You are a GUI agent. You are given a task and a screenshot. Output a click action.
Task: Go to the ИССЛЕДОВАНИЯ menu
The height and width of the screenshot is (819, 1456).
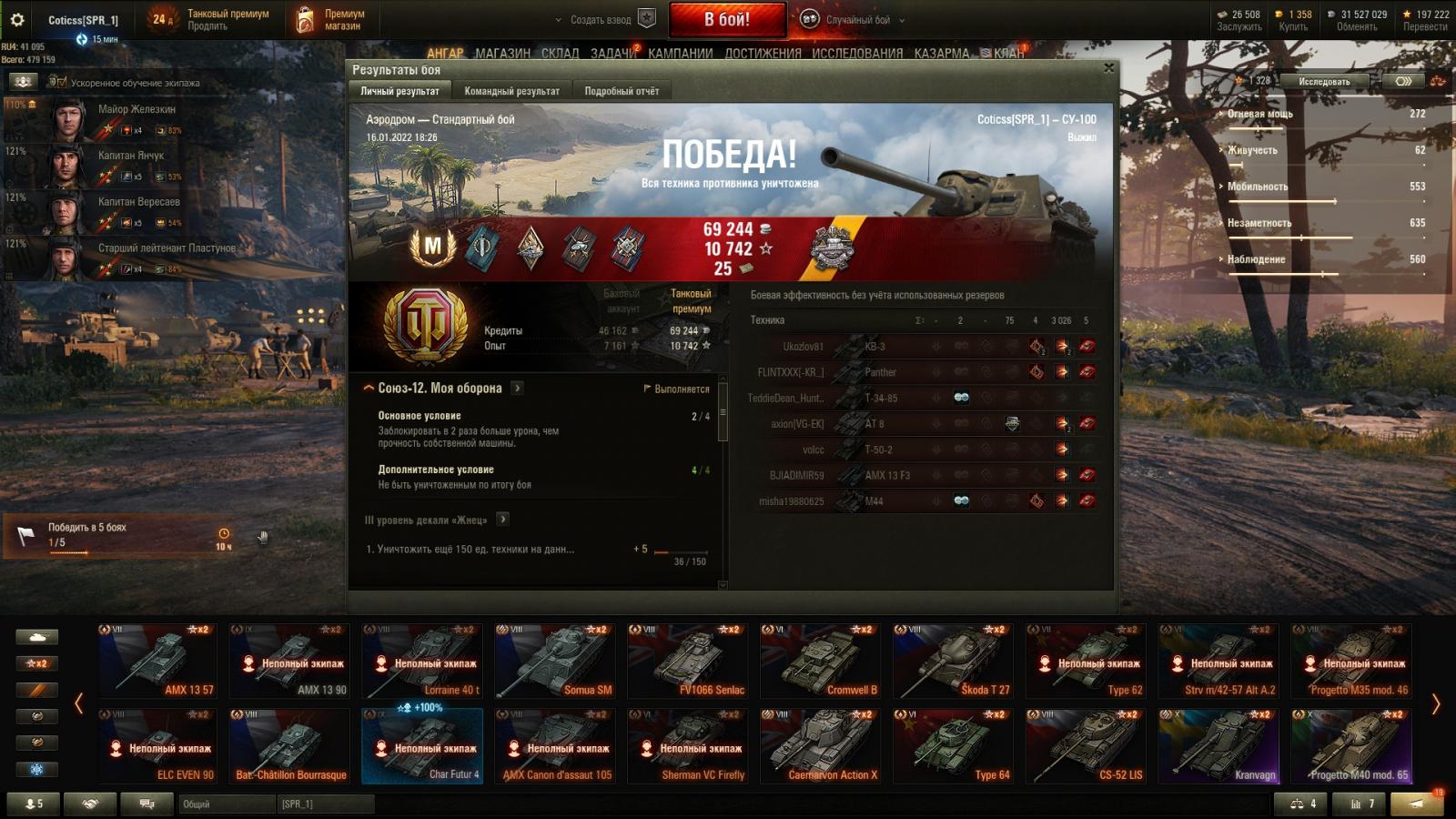(x=857, y=53)
